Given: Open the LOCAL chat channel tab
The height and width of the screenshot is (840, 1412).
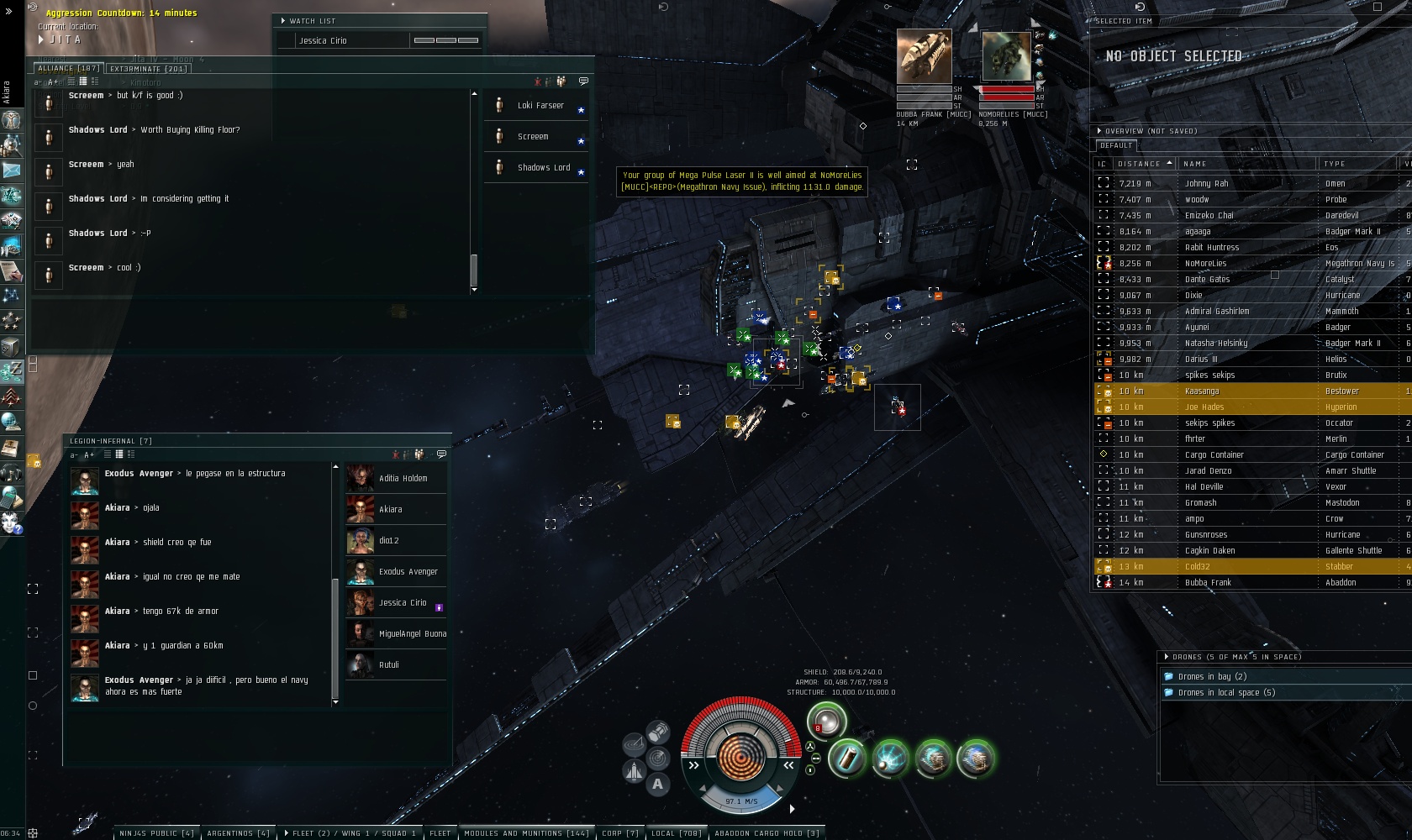Looking at the screenshot, I should [676, 833].
